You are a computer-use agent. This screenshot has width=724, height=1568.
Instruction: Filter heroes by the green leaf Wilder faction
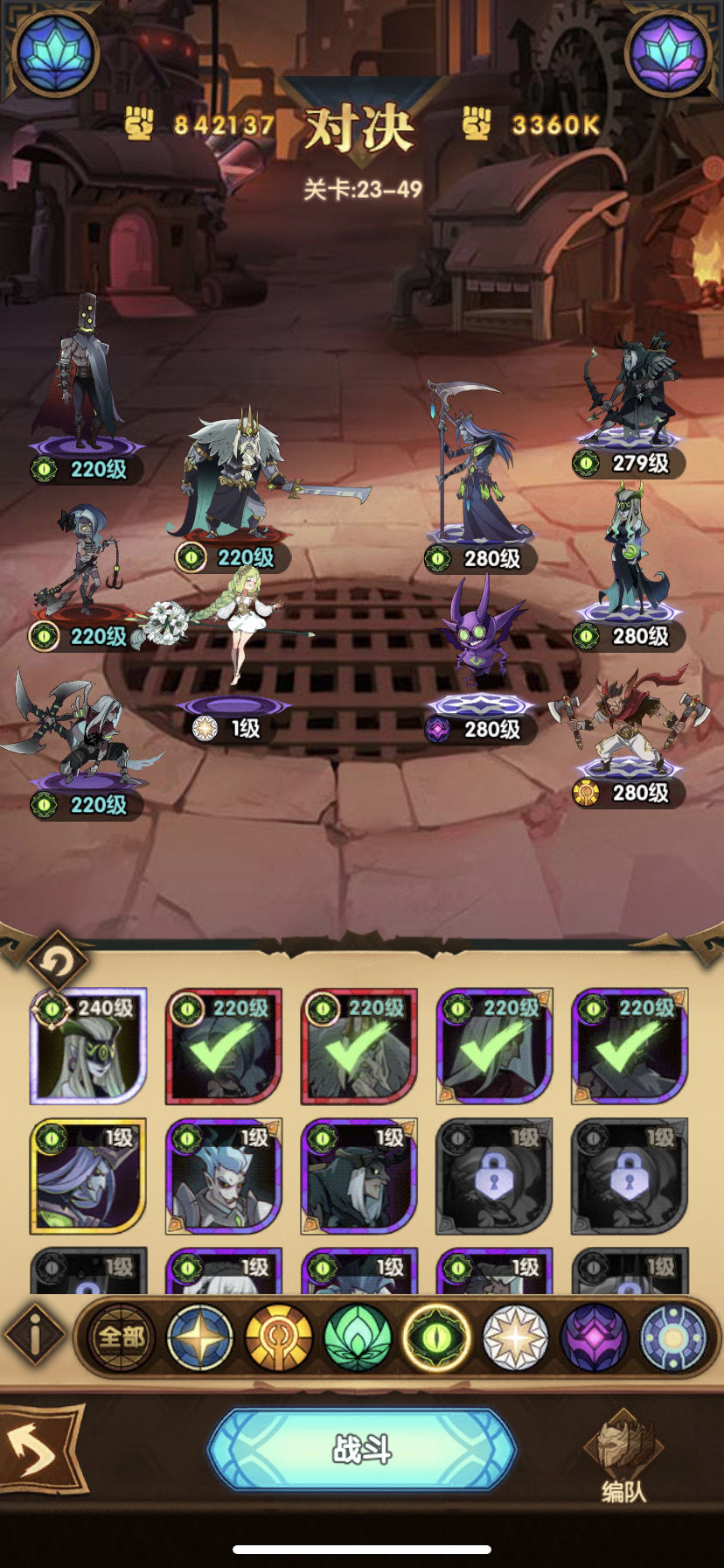[x=358, y=1337]
